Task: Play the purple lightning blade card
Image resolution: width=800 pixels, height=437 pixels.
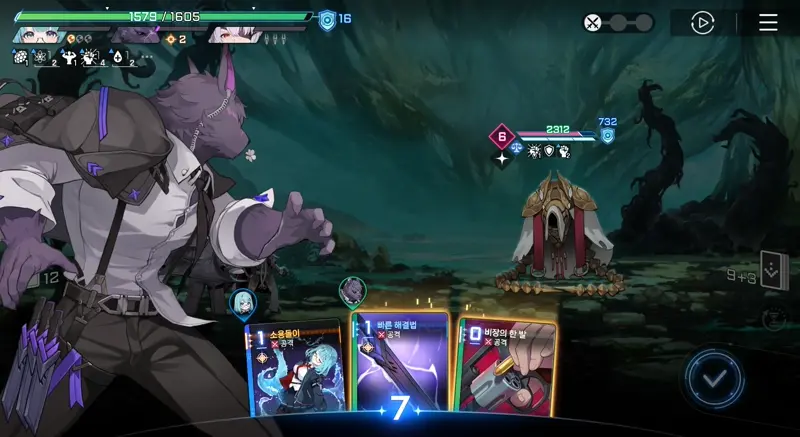Action: (400, 362)
